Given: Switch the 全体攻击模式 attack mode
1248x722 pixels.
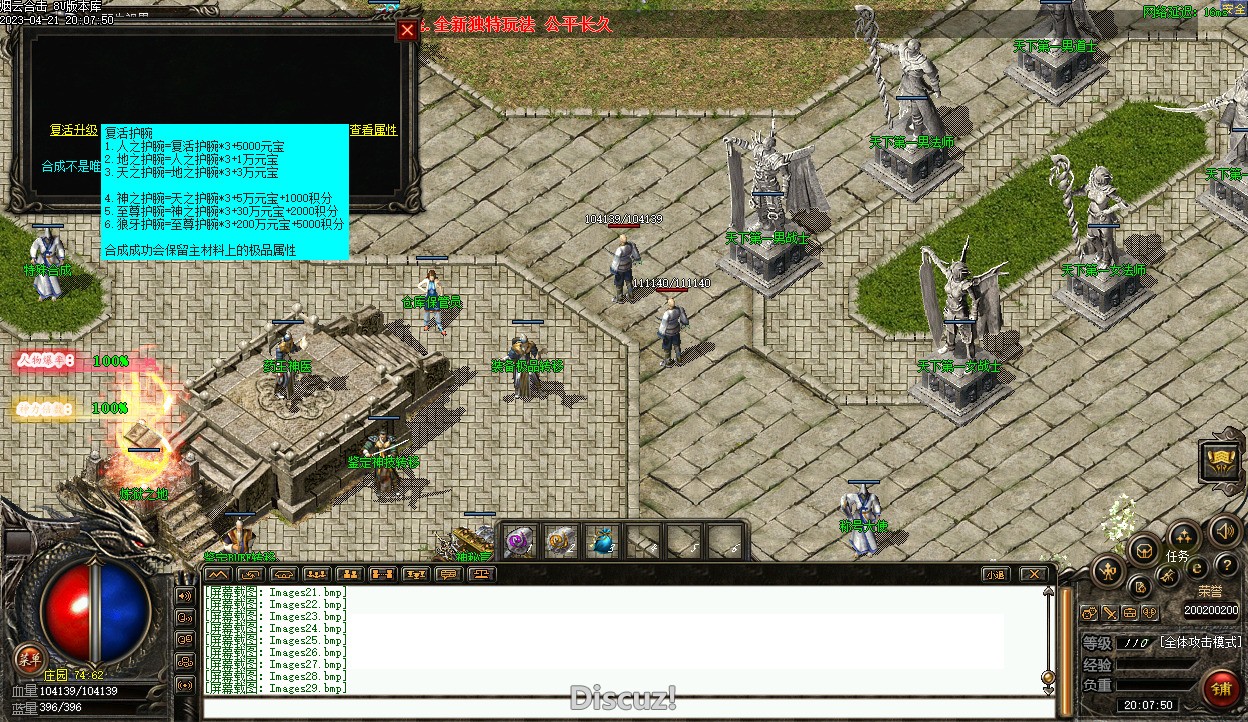Looking at the screenshot, I should point(1200,642).
